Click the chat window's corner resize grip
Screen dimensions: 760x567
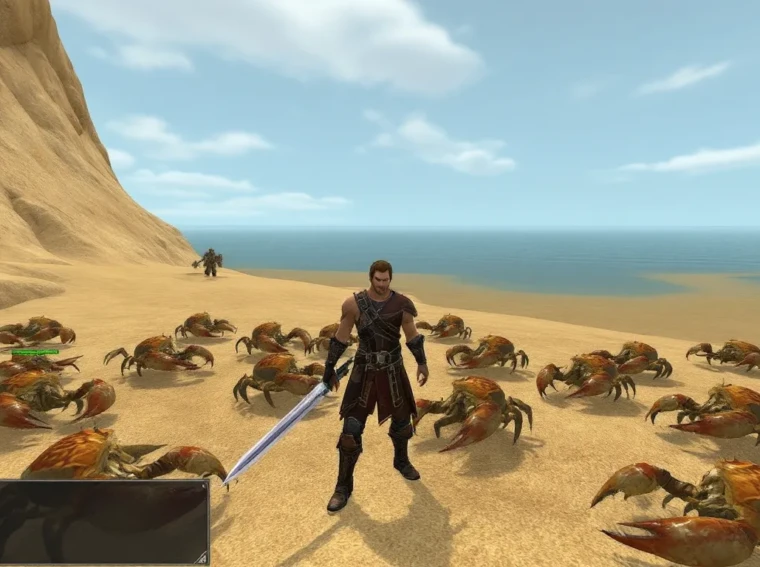[202, 558]
